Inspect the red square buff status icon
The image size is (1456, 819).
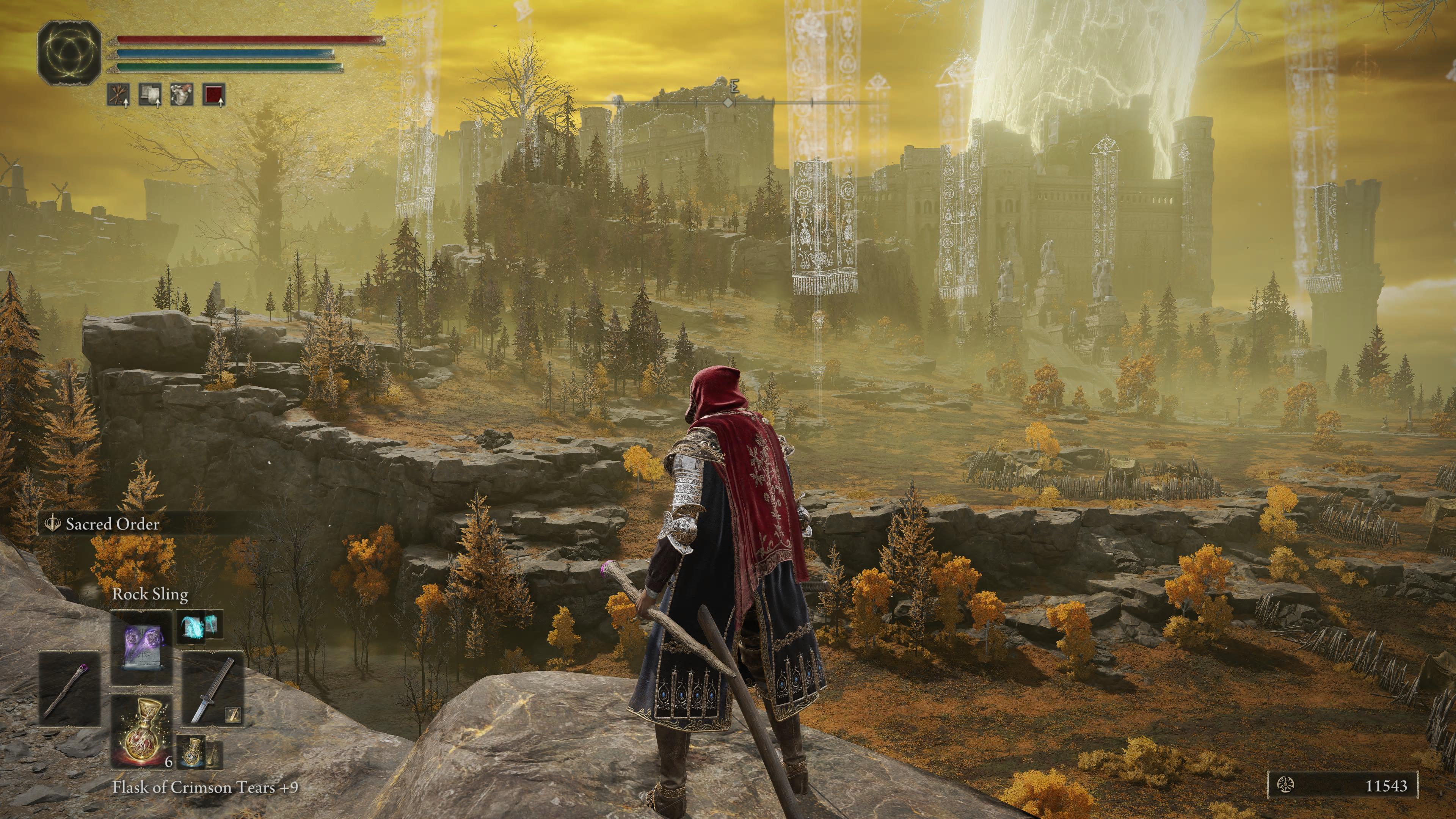point(214,95)
